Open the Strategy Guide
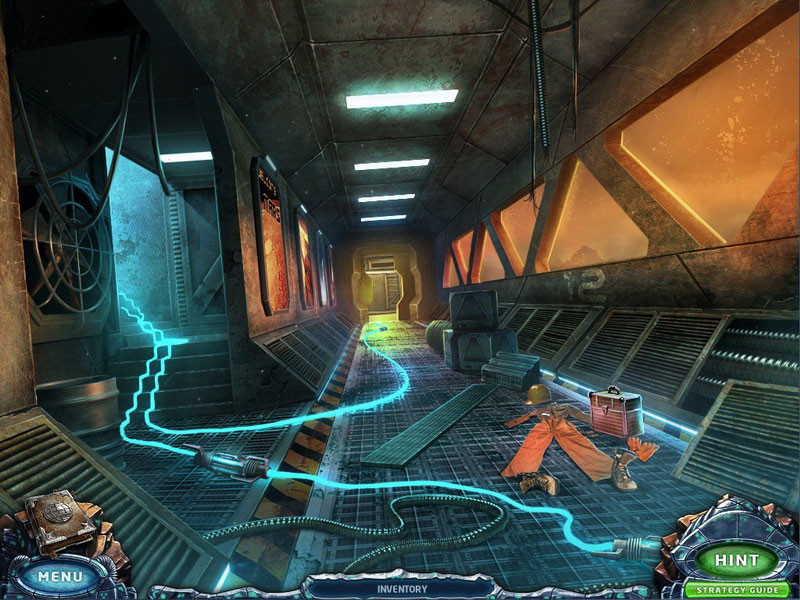The height and width of the screenshot is (600, 800). pos(737,590)
